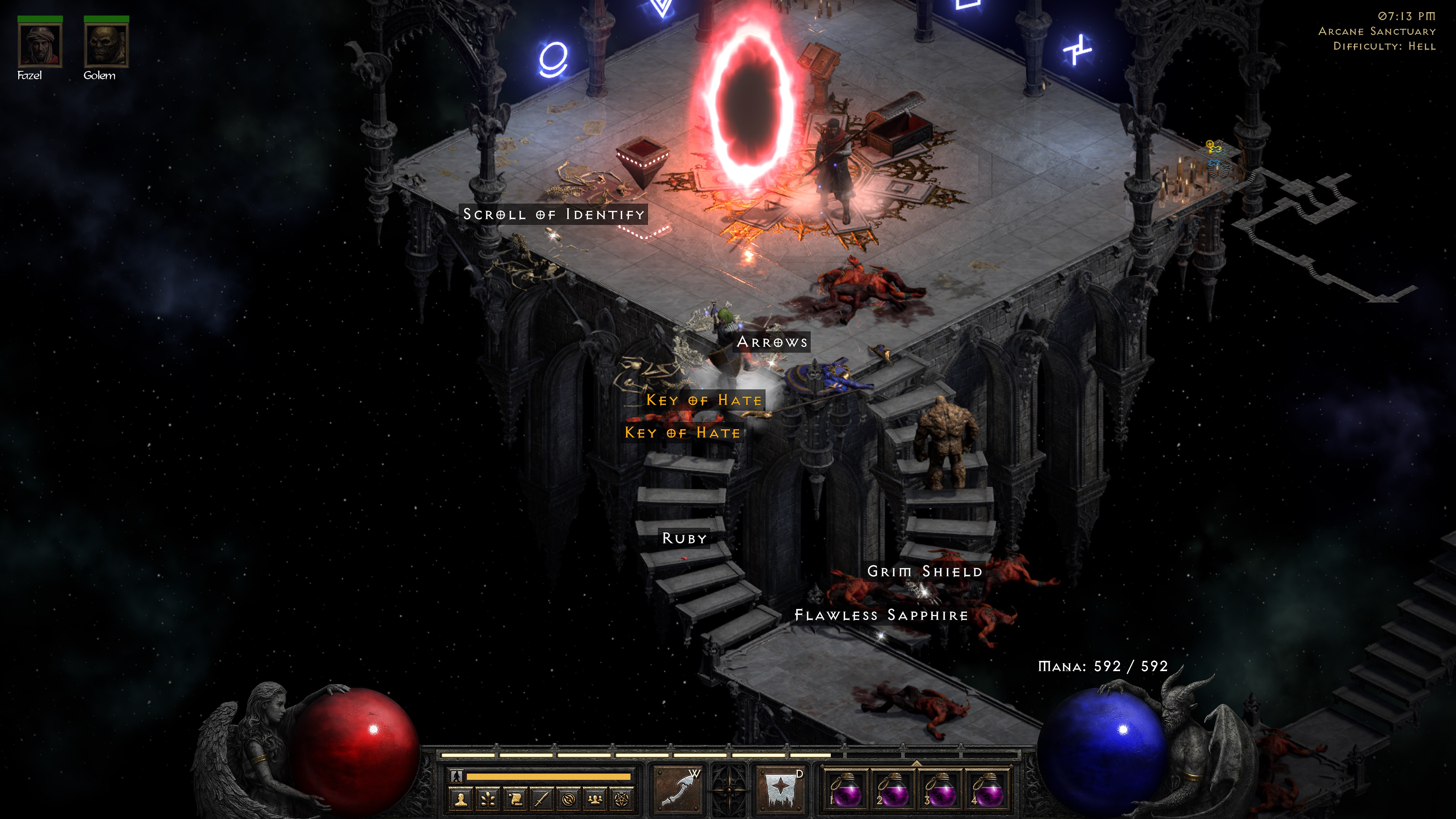The height and width of the screenshot is (819, 1456).
Task: Open the party screen group icon
Action: (595, 799)
